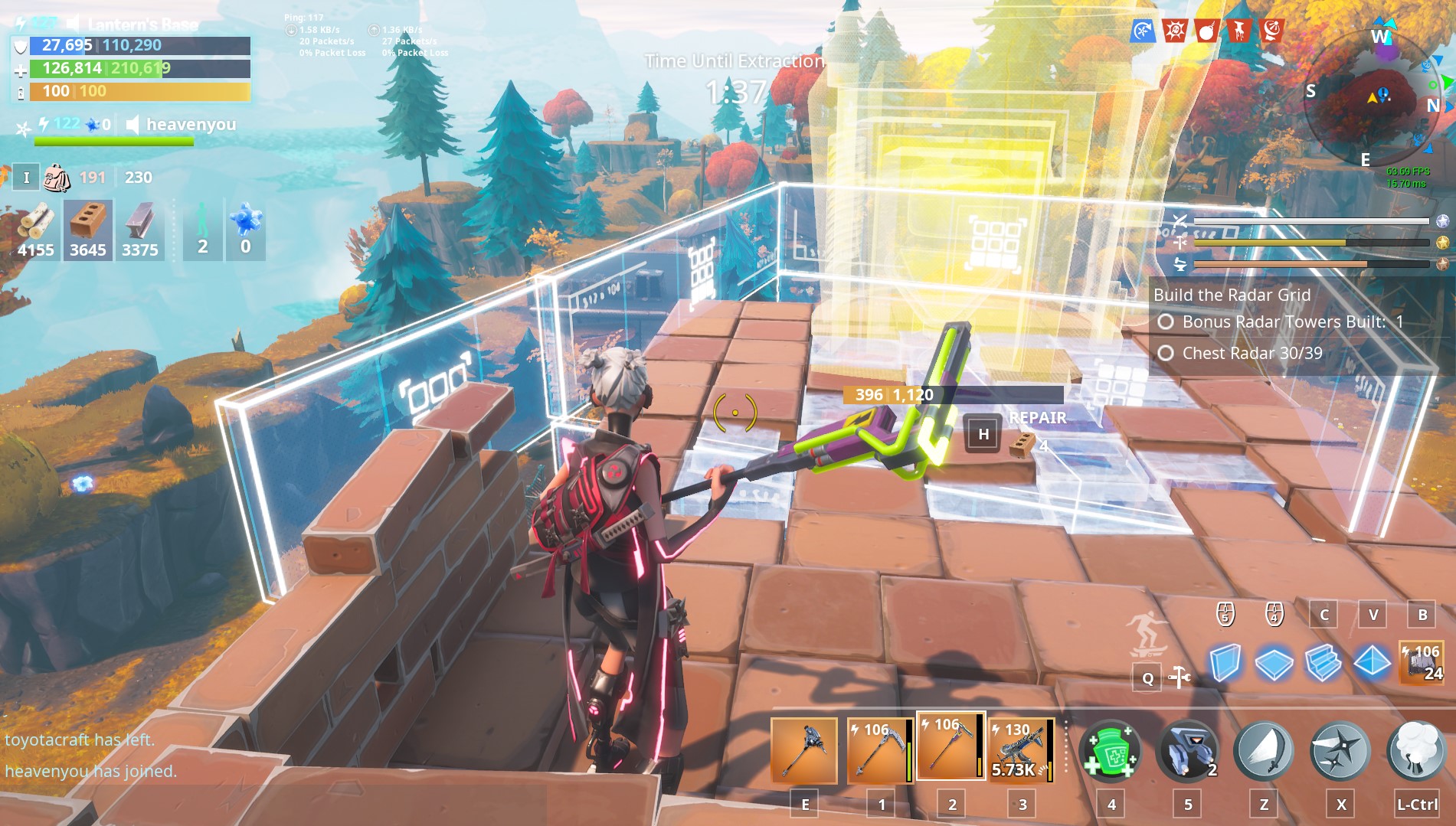Select the harvesting pickaxe in the E slot
Screen dimensions: 1456x826
805,750
